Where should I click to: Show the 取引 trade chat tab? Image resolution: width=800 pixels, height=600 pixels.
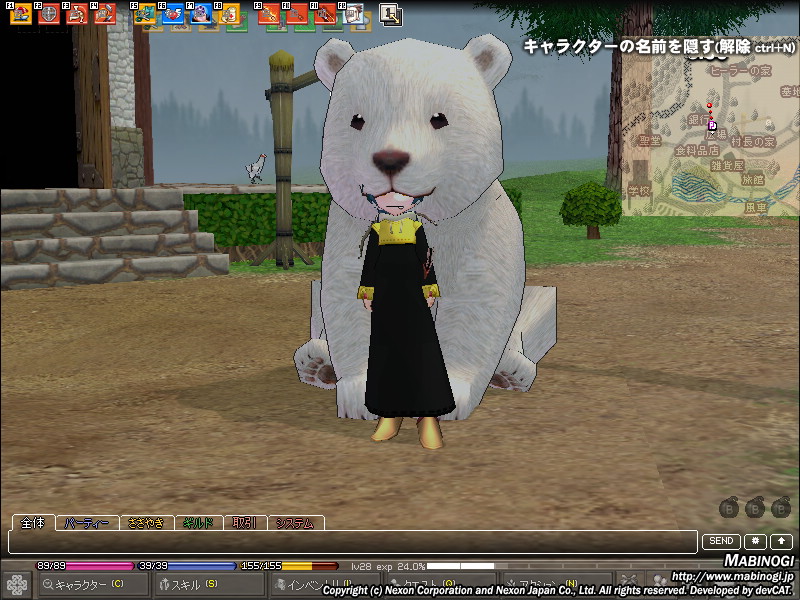[245, 523]
